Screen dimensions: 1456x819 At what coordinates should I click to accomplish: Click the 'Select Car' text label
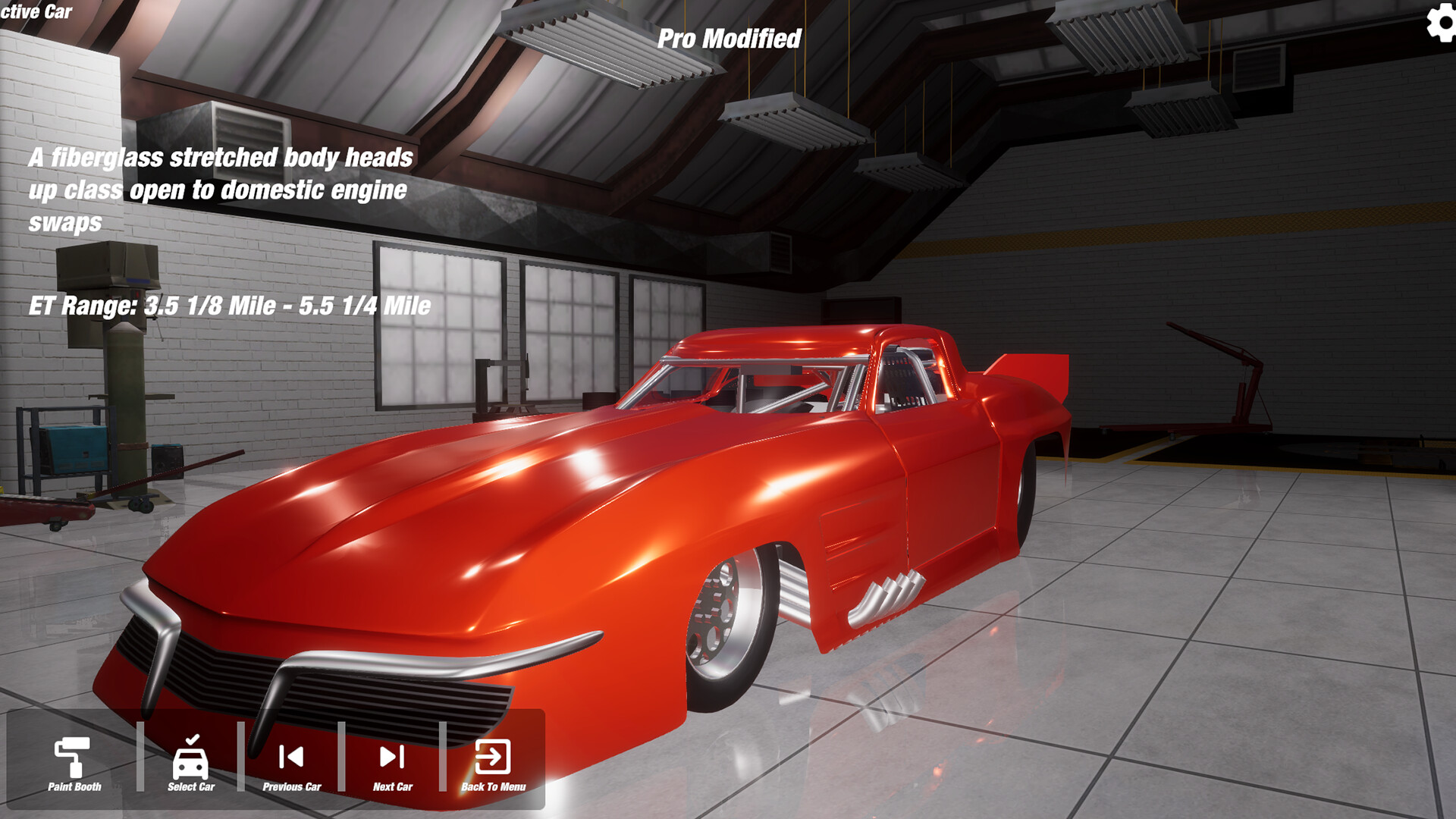[x=192, y=787]
